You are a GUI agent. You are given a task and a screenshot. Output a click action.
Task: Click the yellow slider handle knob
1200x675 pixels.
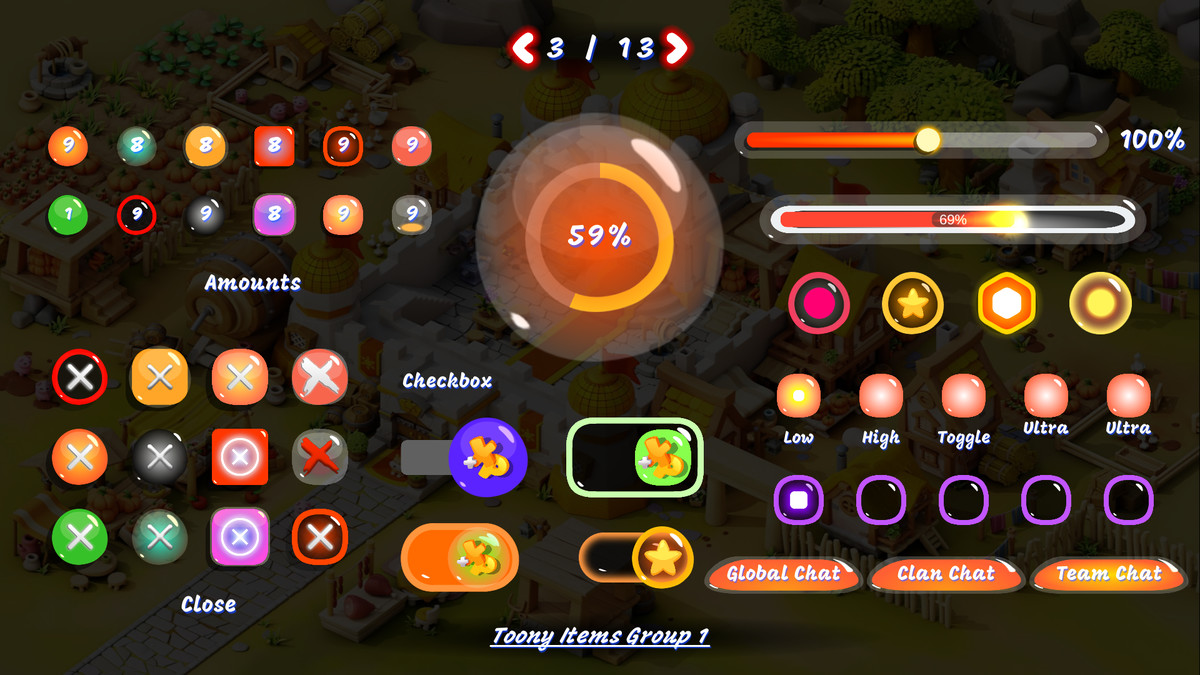(x=928, y=140)
